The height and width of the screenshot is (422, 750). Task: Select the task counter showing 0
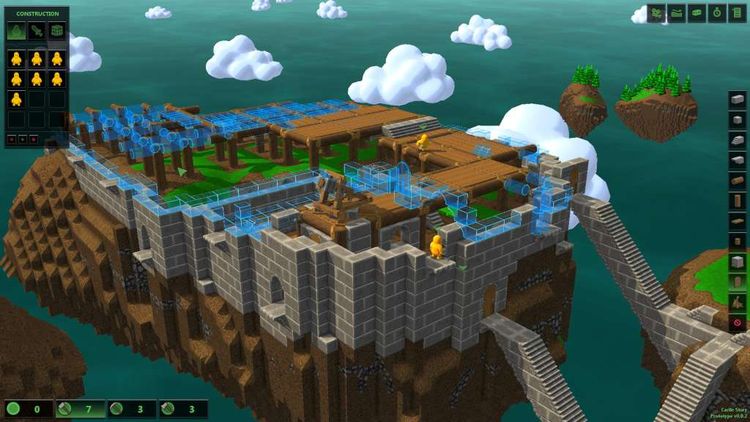pyautogui.click(x=27, y=409)
